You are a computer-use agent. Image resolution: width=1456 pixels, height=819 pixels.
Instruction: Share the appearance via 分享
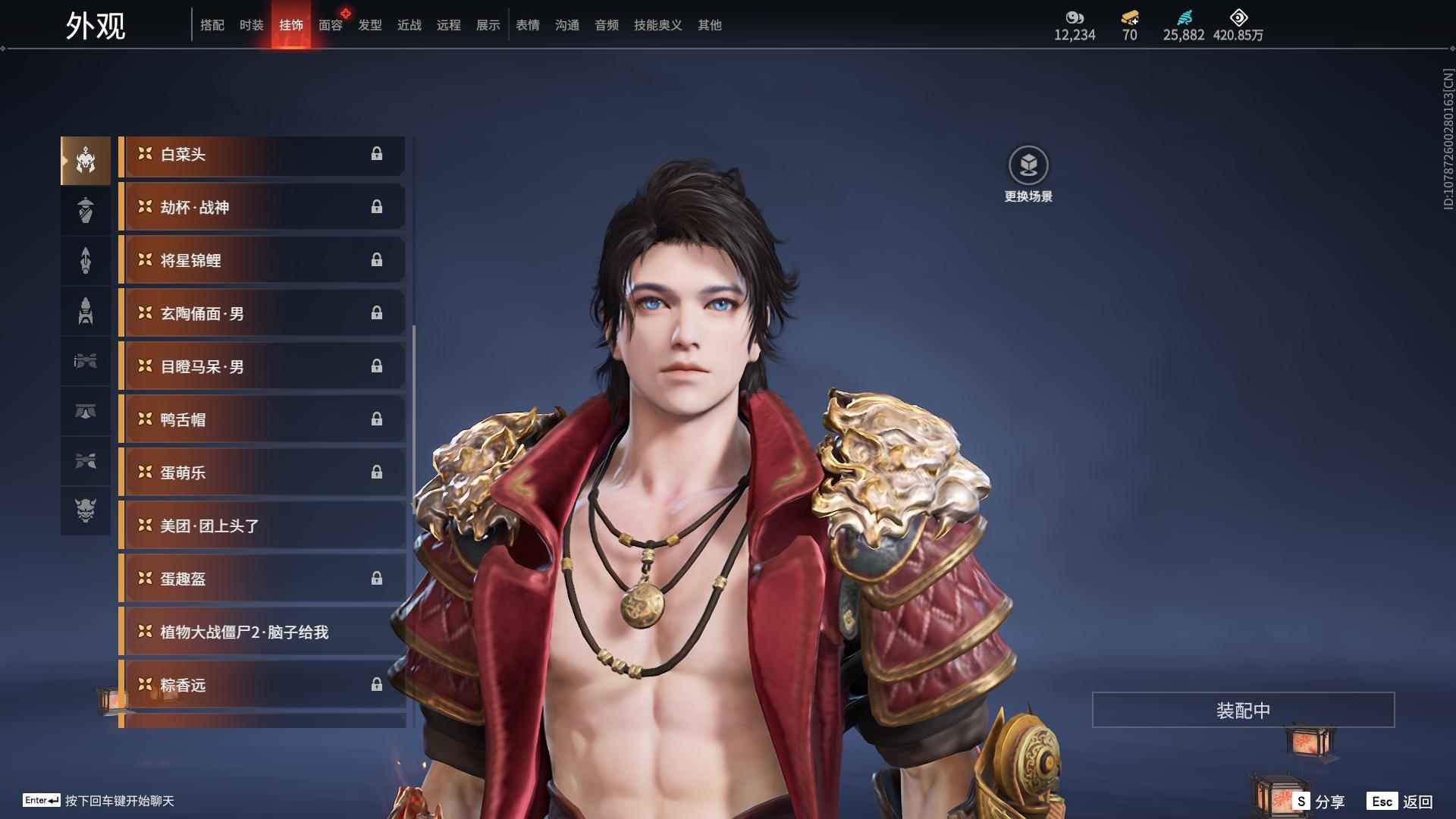point(1319,802)
